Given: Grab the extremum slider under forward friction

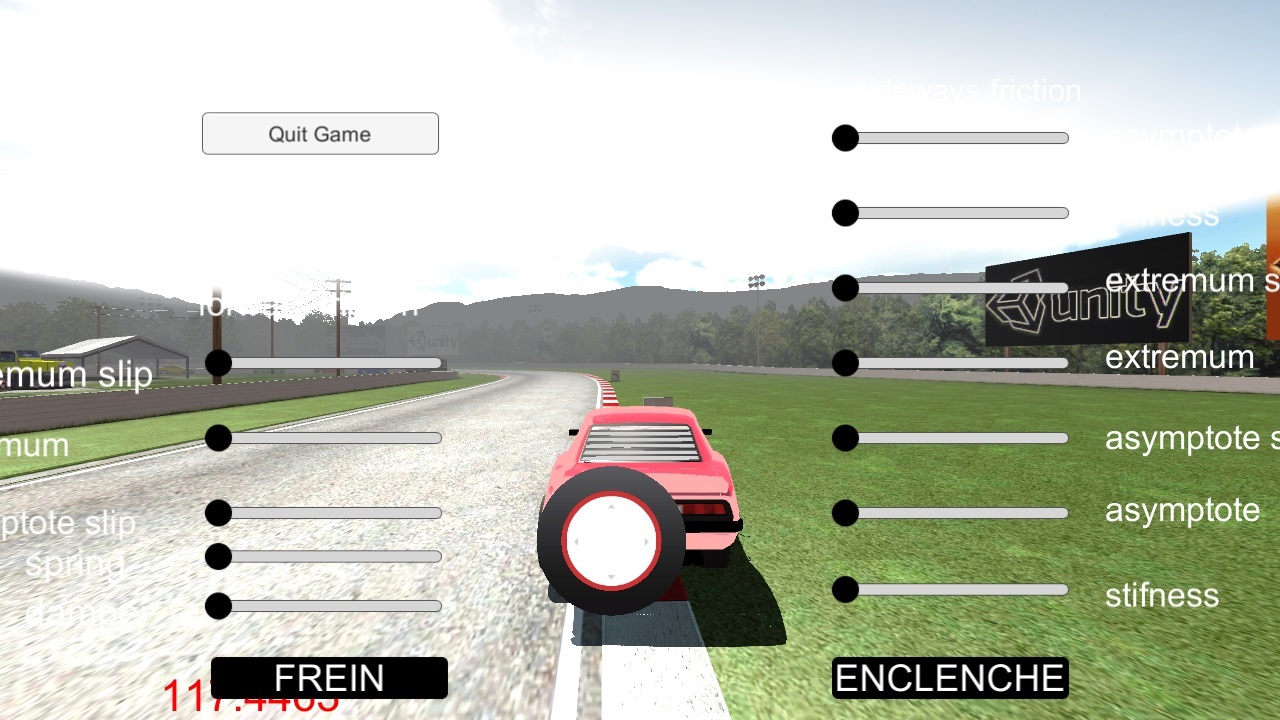Looking at the screenshot, I should click(x=218, y=438).
